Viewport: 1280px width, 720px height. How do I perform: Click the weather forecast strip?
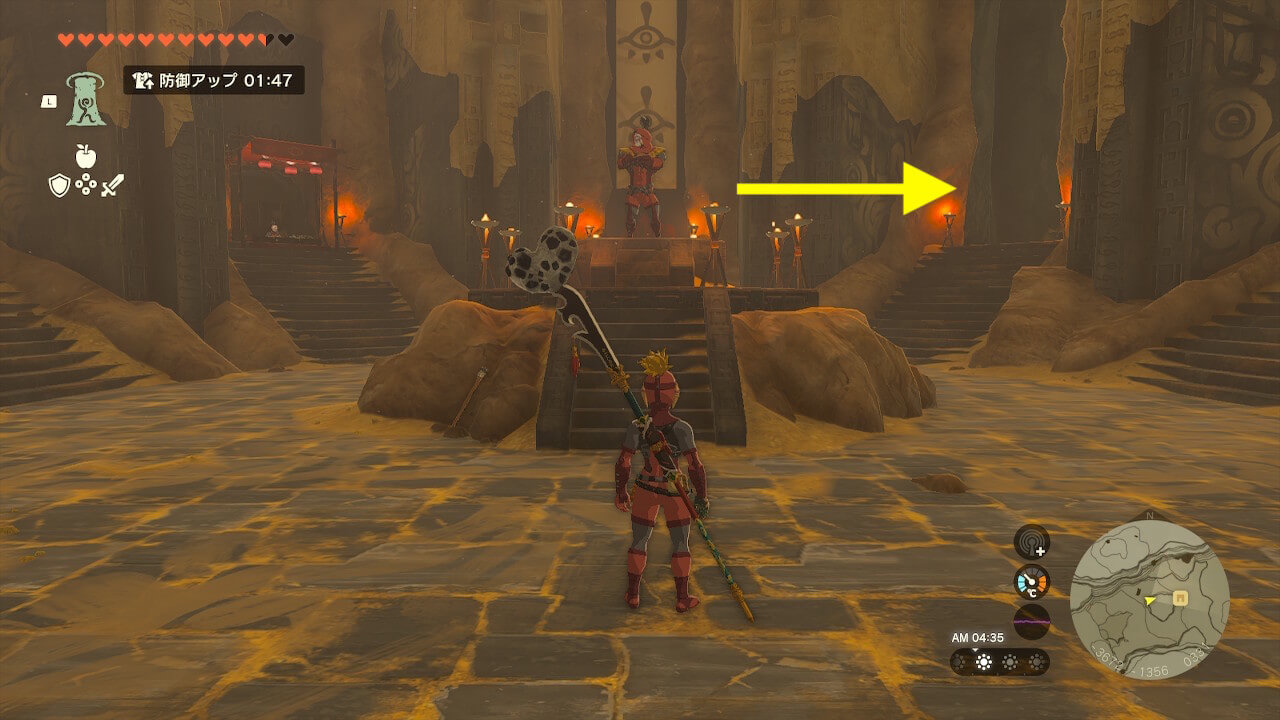999,662
